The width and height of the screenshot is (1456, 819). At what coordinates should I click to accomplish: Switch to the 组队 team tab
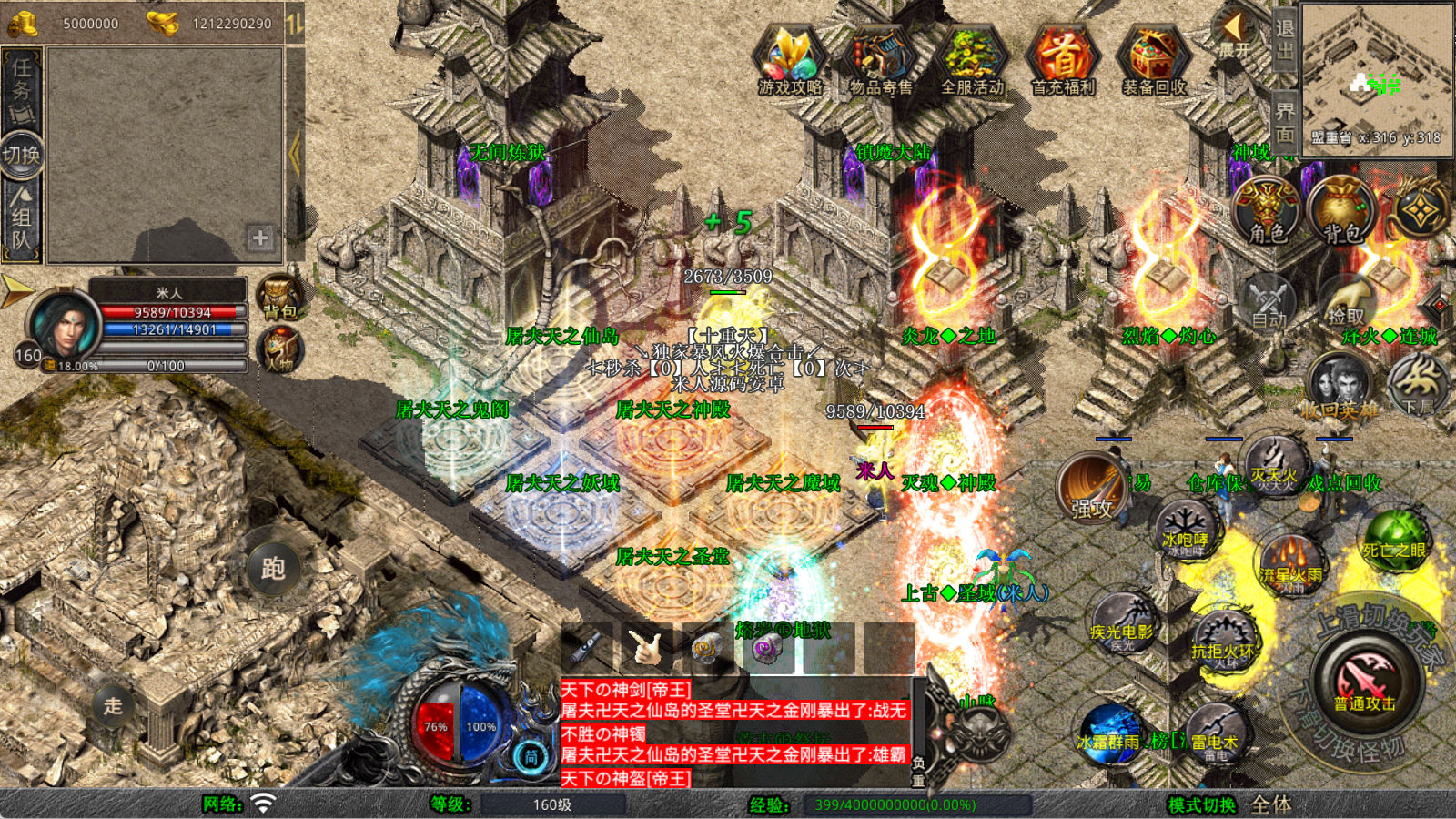tap(21, 217)
